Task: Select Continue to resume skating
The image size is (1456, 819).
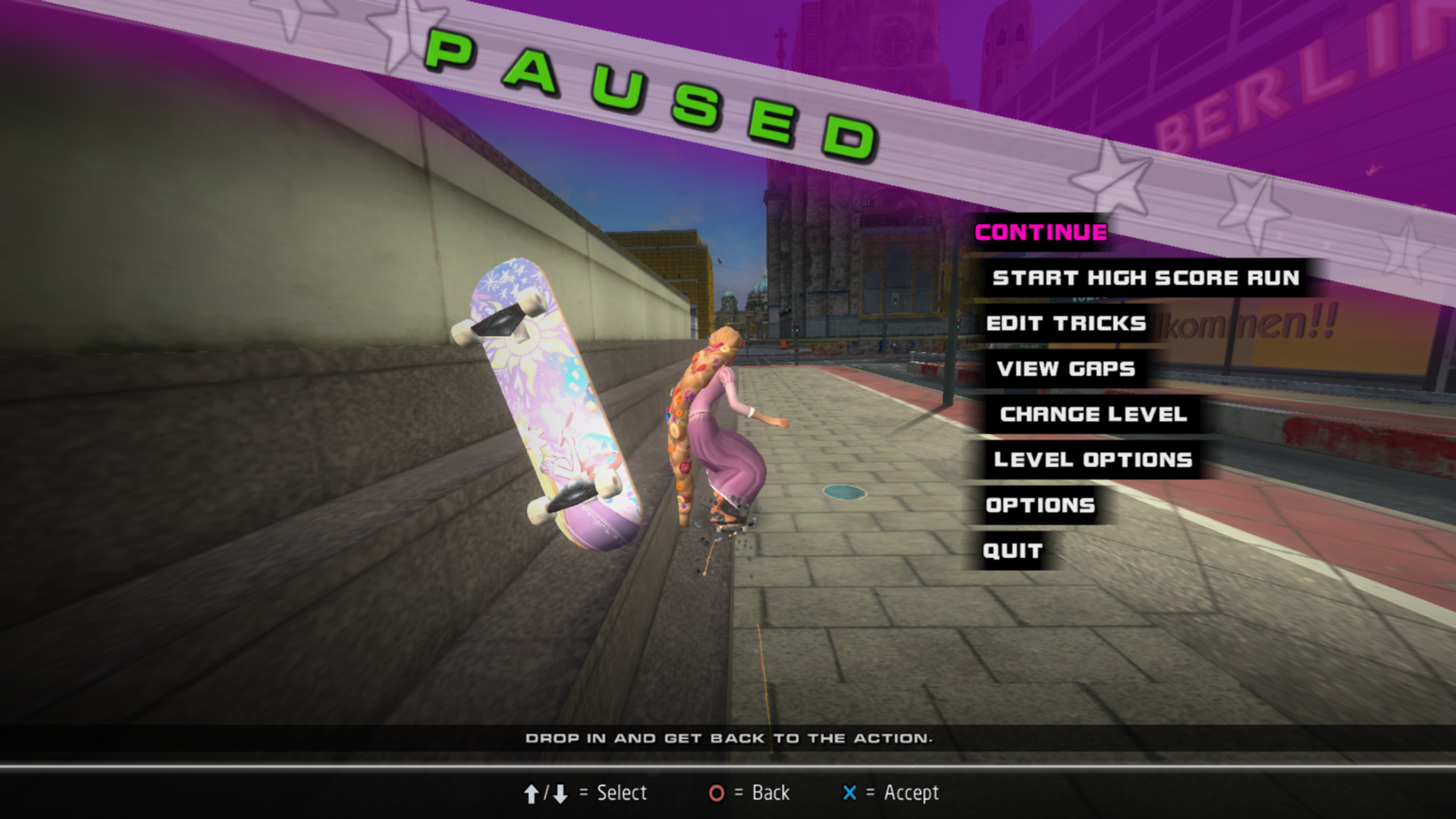Action: [1040, 232]
